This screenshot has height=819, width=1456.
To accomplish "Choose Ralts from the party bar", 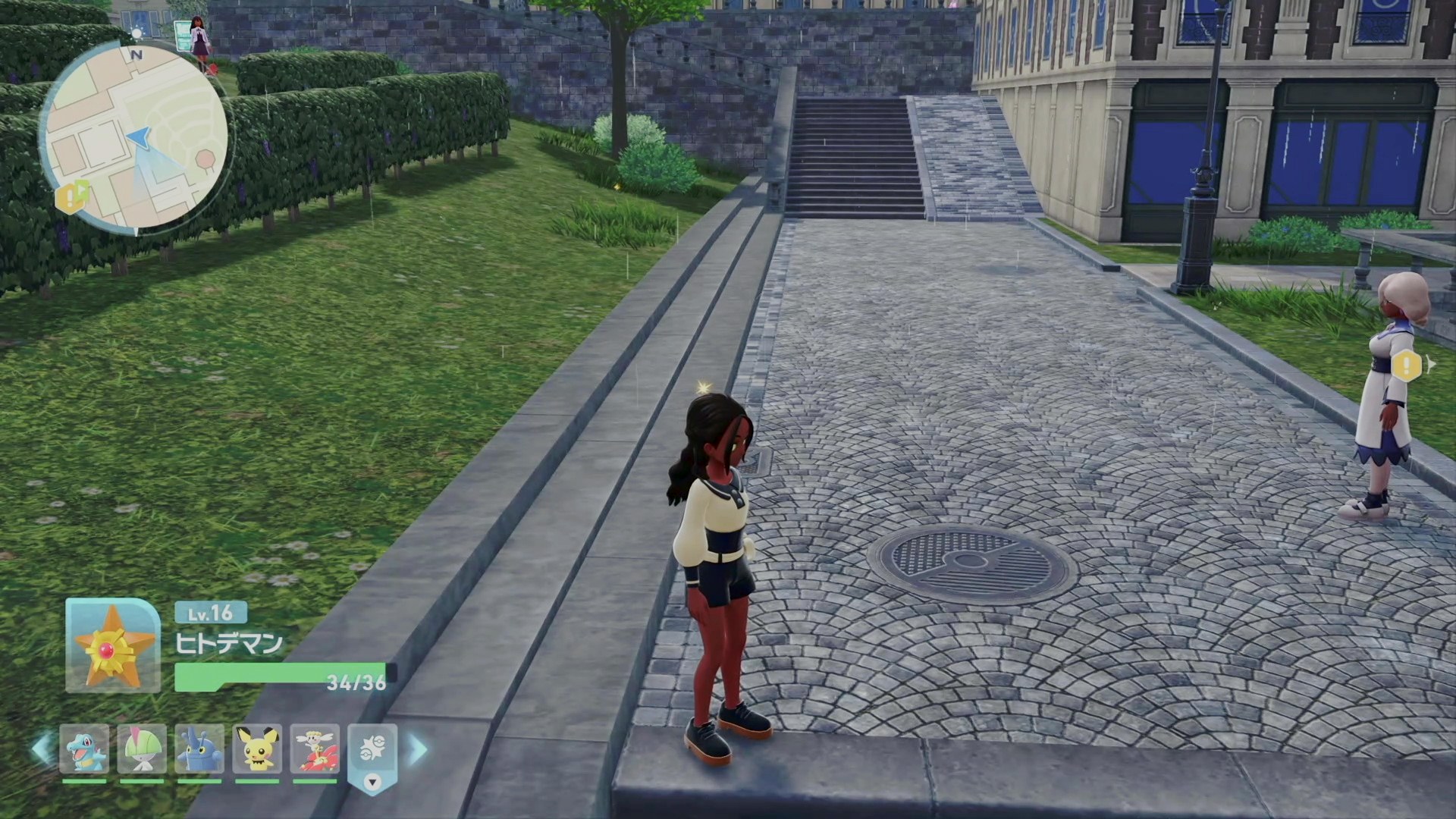I will (x=142, y=749).
